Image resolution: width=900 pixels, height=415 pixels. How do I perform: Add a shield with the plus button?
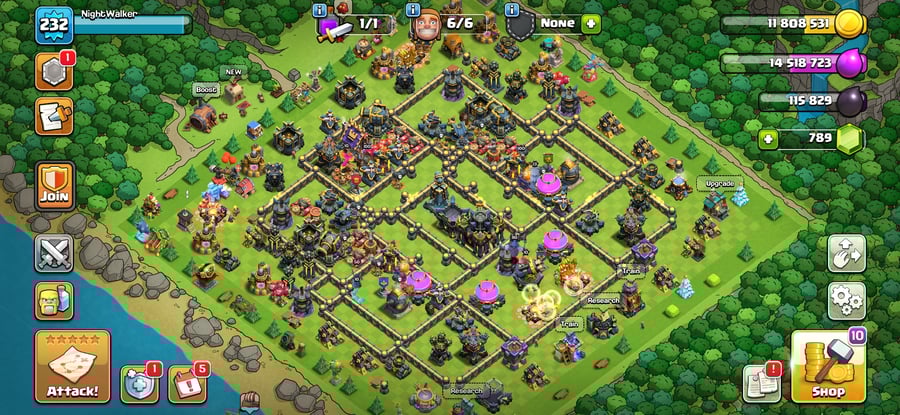click(x=591, y=23)
